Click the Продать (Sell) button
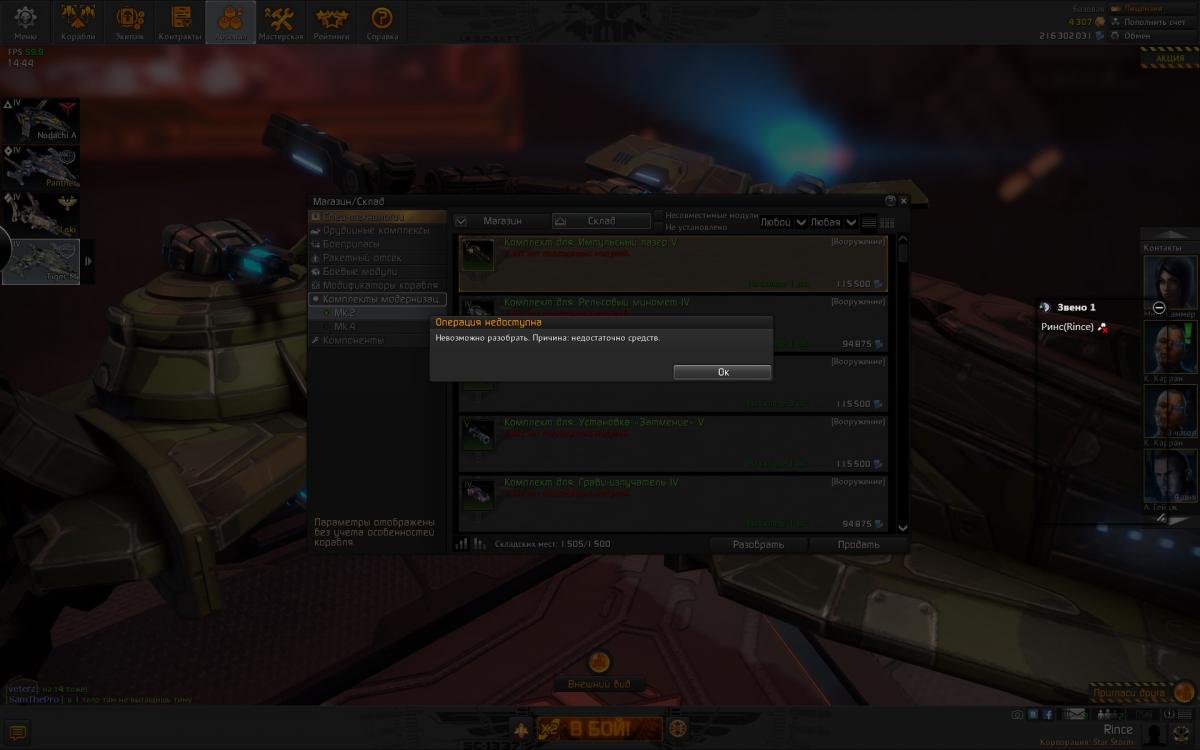Viewport: 1200px width, 750px height. pyautogui.click(x=858, y=545)
